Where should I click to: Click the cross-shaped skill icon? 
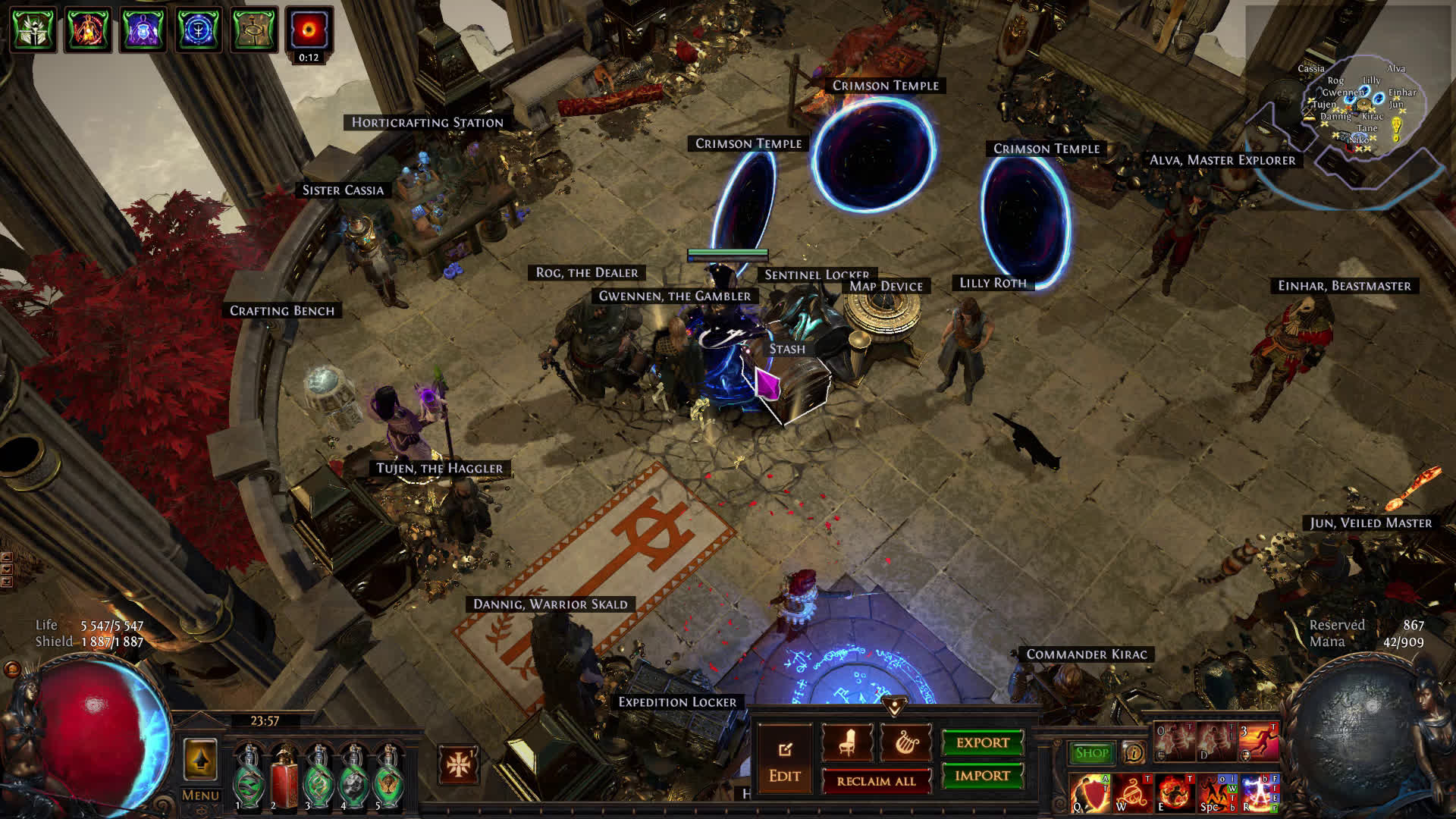coord(458,764)
